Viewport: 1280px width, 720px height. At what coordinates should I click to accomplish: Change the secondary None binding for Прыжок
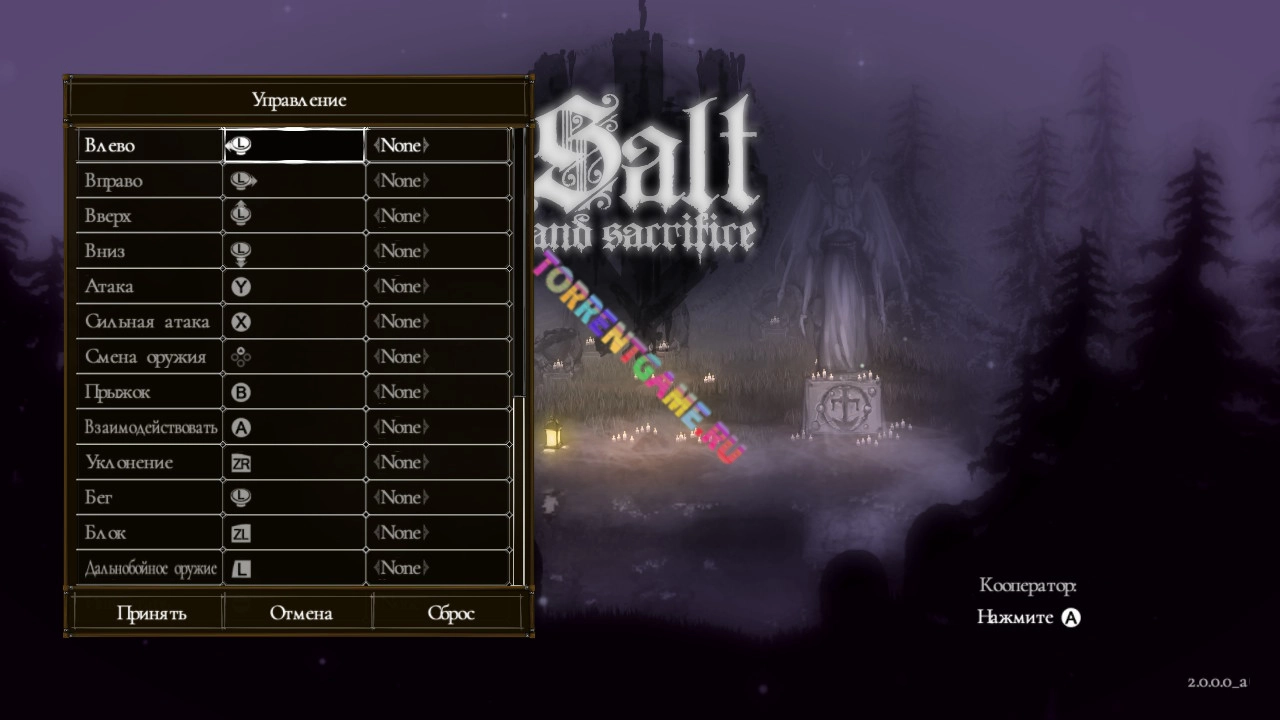click(438, 392)
